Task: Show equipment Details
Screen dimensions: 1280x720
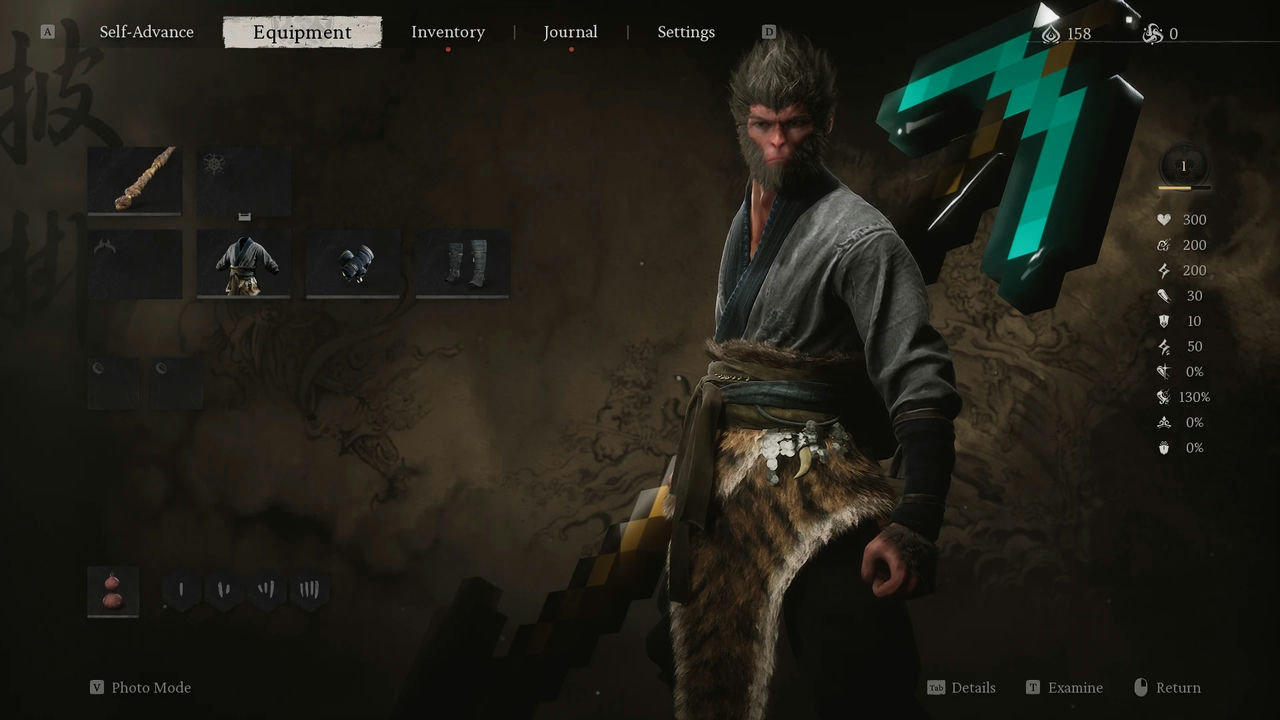Action: pos(972,688)
